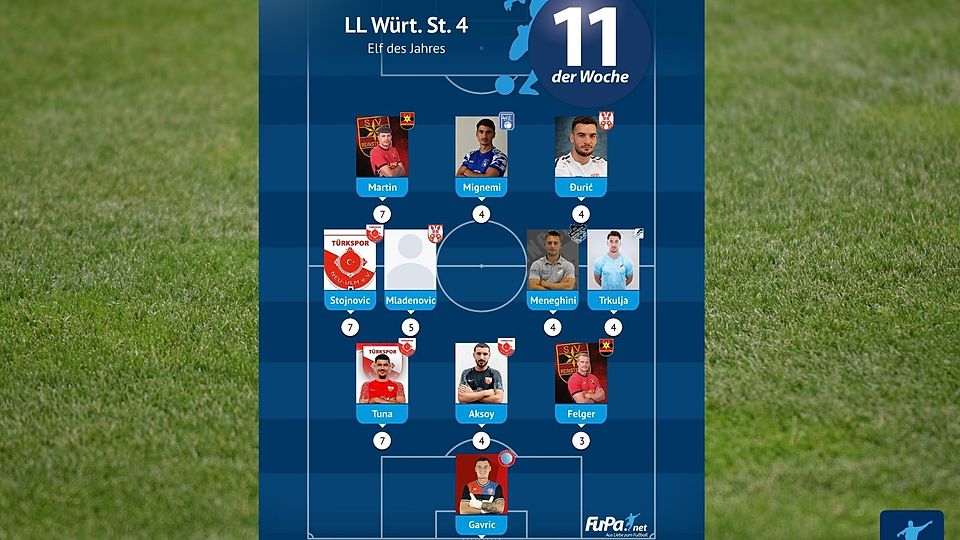Click the FuPa.net logo
Screen dimensions: 960x540
(617, 523)
